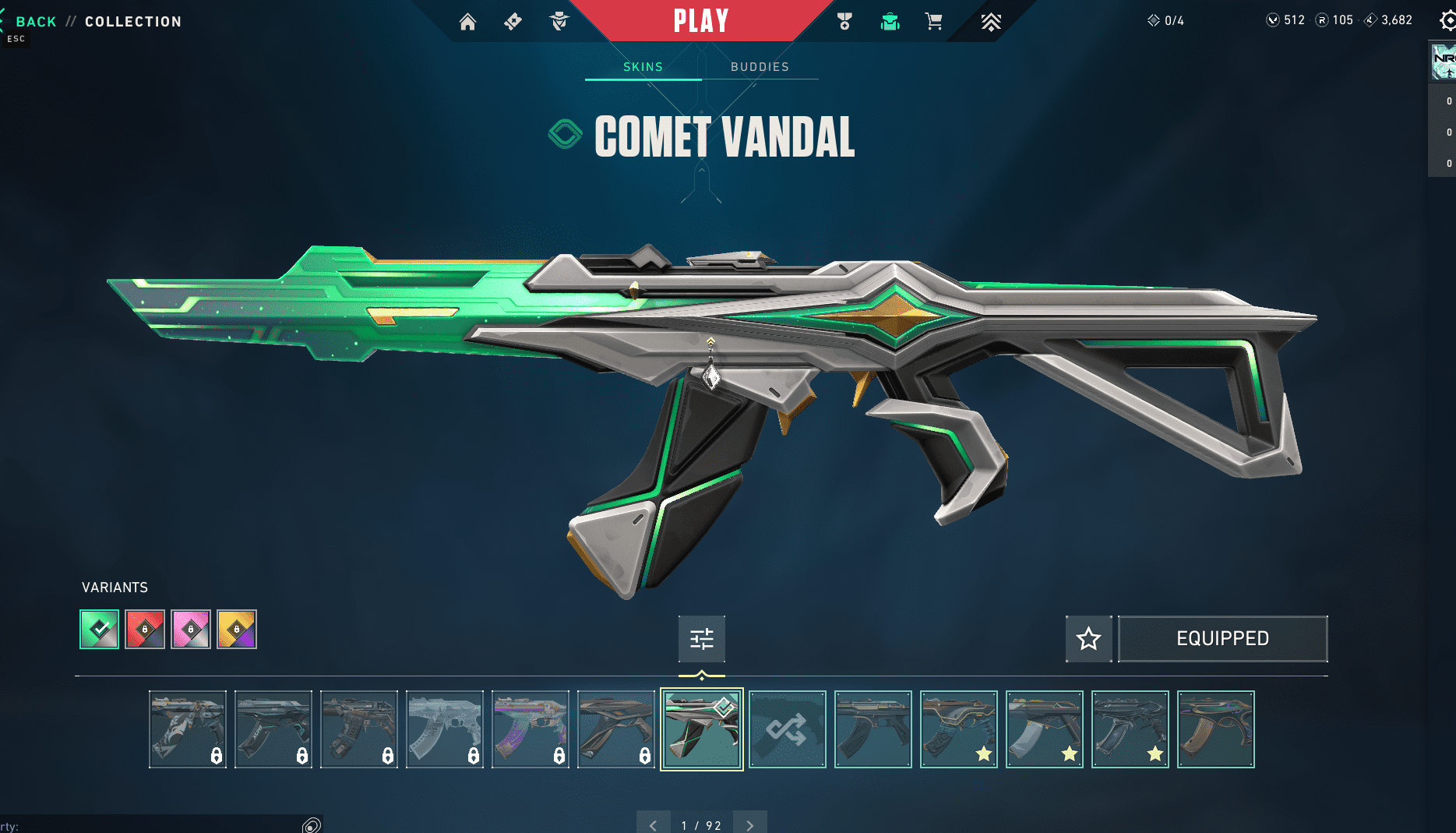This screenshot has width=1456, height=833.
Task: Go to the previous skin page
Action: coord(653,824)
